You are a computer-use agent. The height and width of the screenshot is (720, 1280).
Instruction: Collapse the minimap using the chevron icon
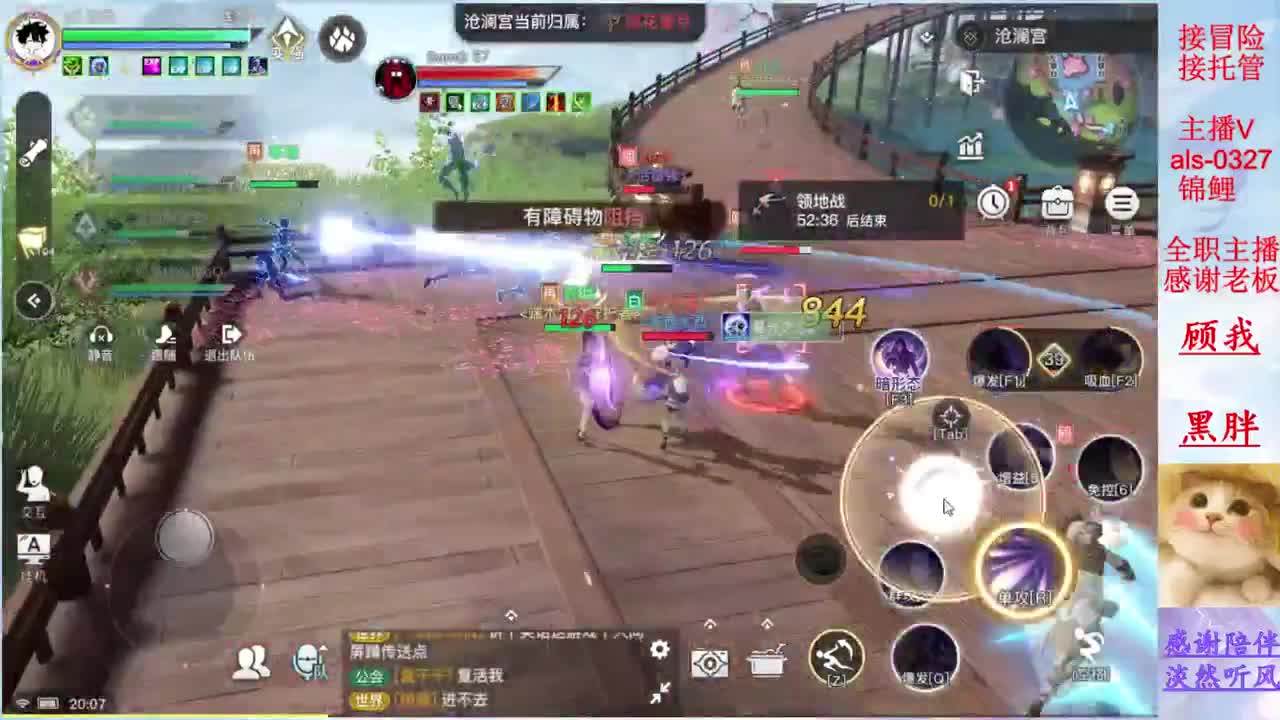(x=33, y=301)
